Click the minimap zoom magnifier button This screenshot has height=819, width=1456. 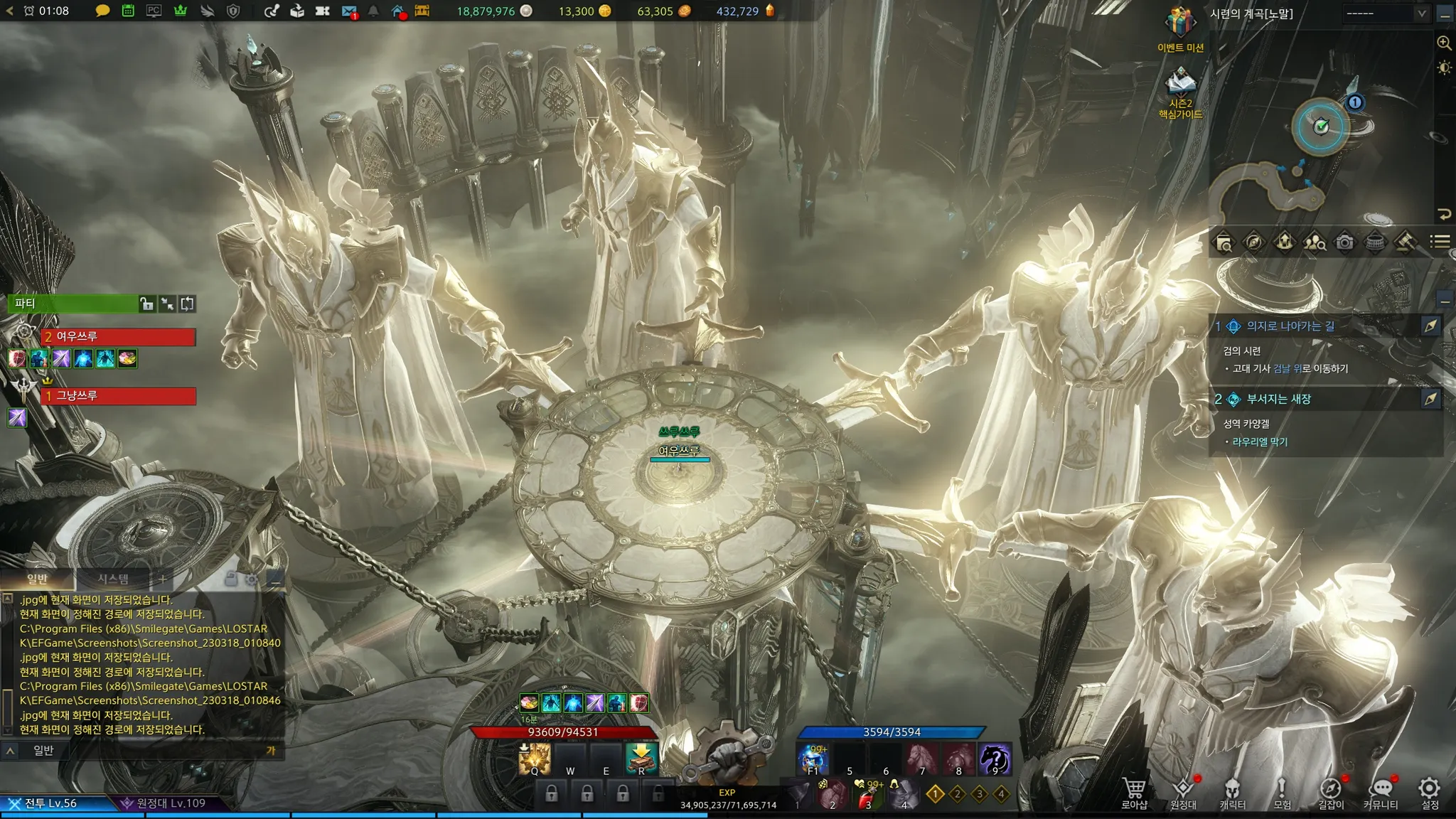click(1444, 43)
